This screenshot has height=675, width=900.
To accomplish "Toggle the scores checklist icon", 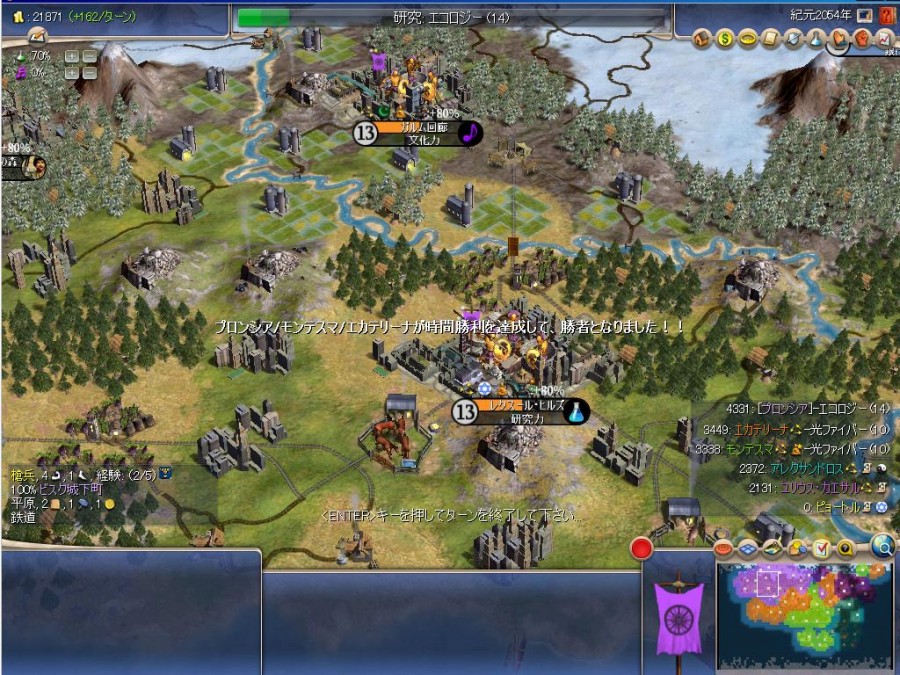I will (821, 548).
